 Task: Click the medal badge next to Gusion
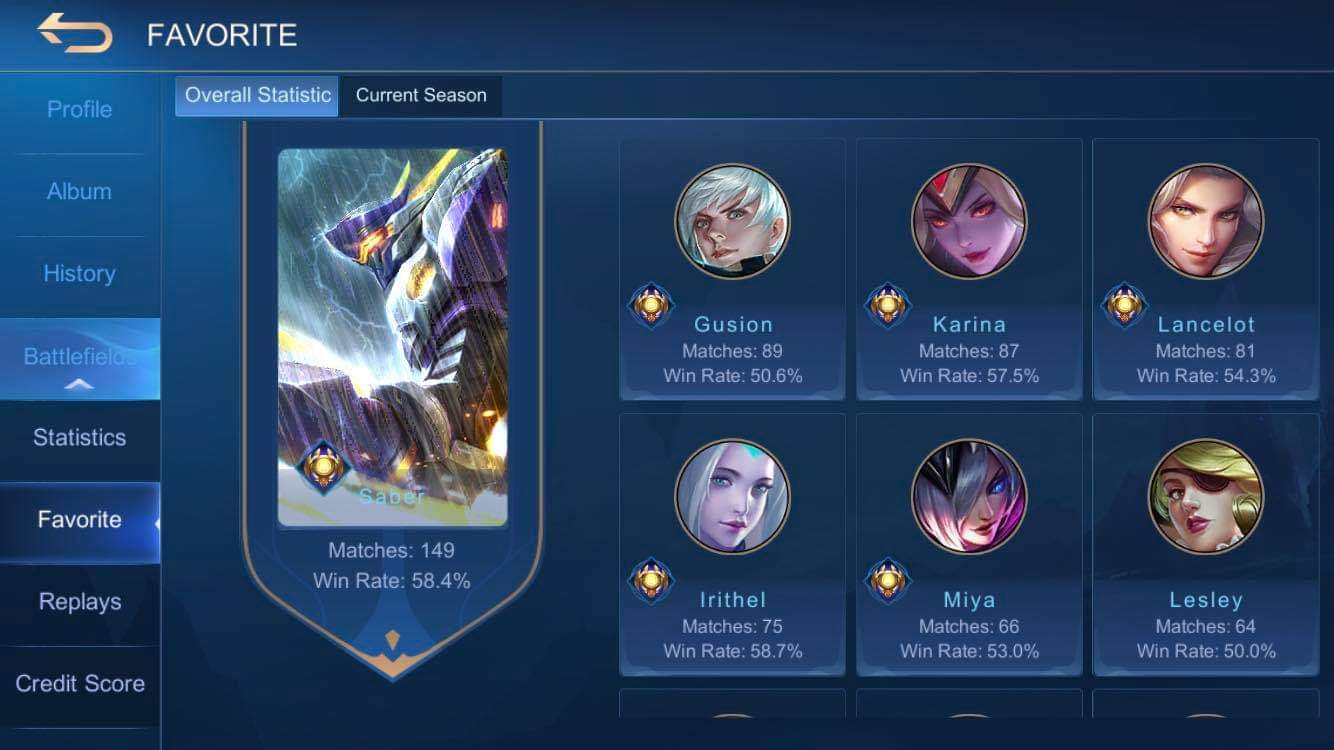(x=651, y=305)
